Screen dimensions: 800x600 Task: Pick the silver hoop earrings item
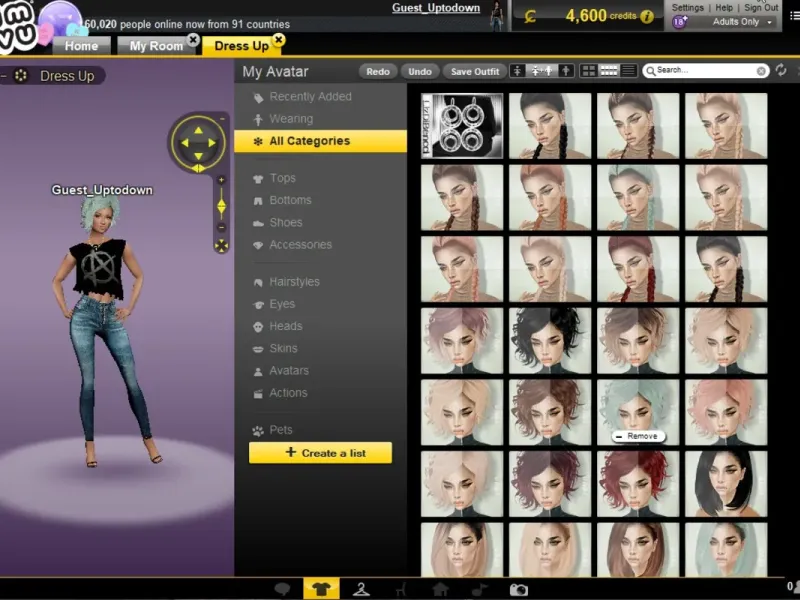pos(462,126)
